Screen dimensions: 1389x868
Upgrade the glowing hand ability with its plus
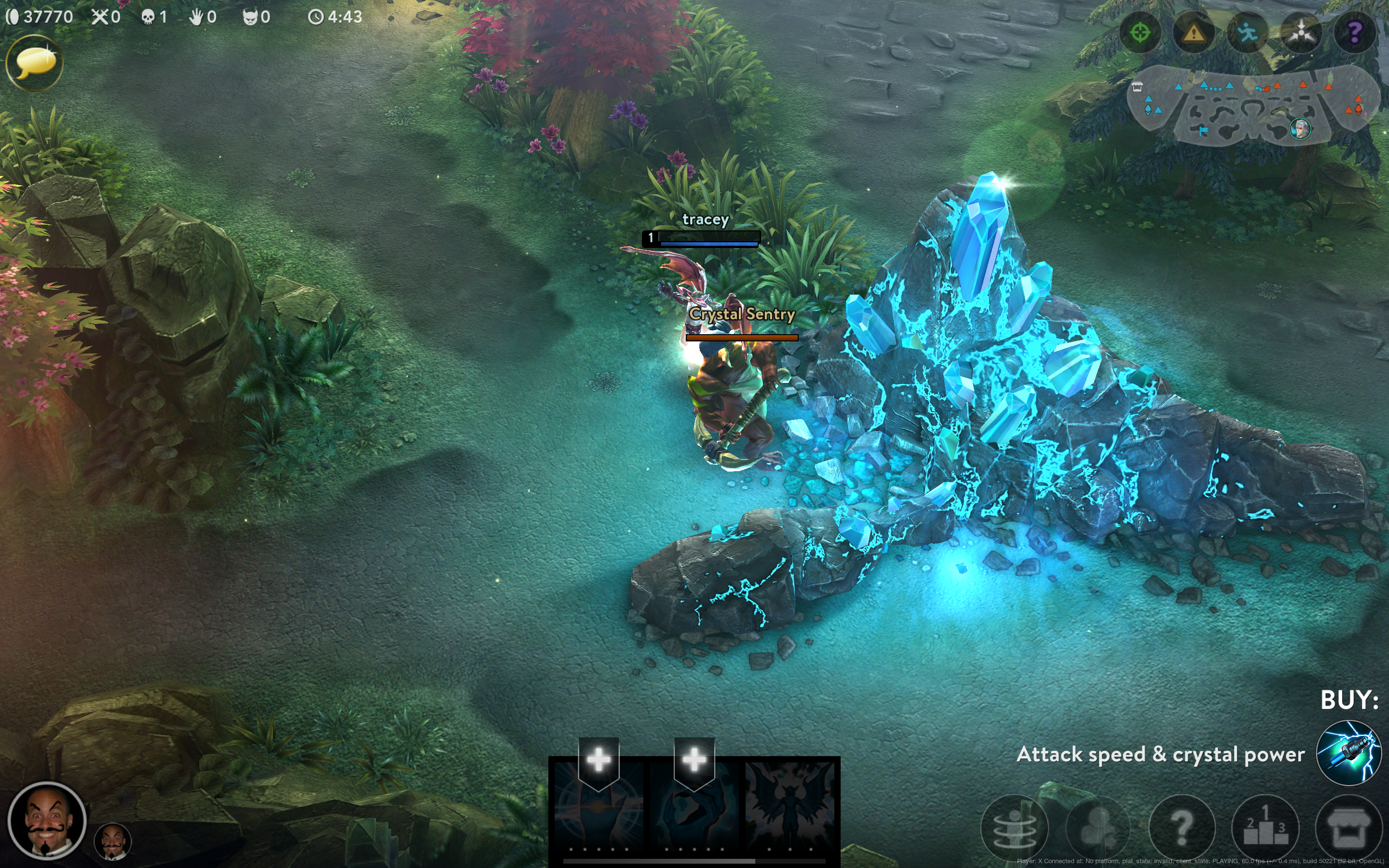coord(599,759)
